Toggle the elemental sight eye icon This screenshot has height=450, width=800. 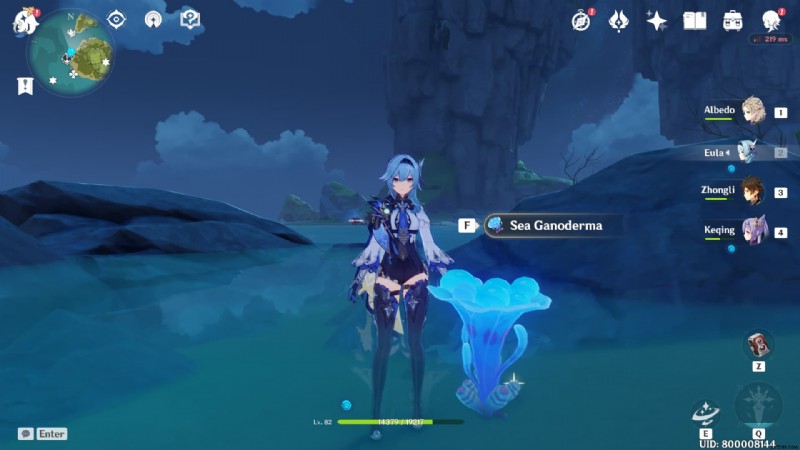point(117,19)
